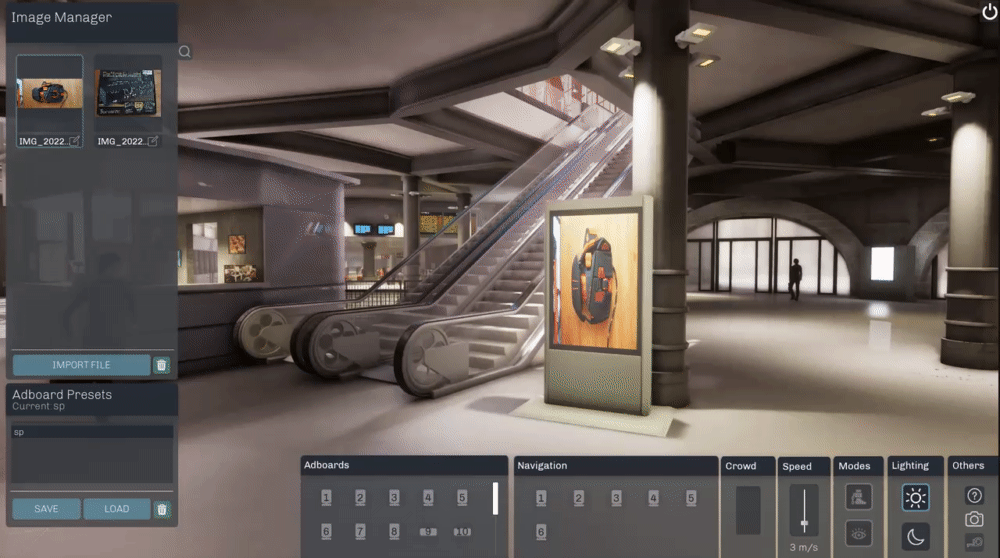Jump to navigation point 3
1000x558 pixels.
tap(616, 498)
